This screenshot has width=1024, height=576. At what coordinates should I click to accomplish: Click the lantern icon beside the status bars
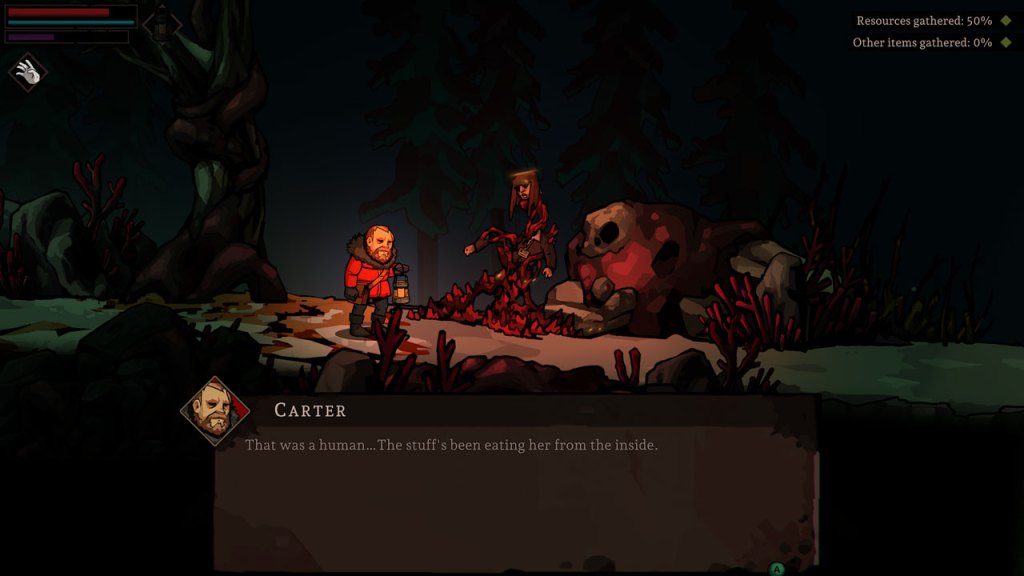coord(161,24)
